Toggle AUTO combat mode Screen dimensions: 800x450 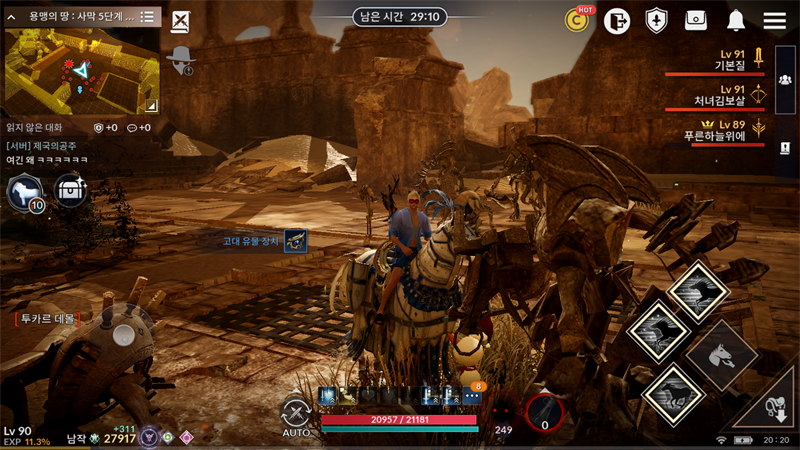[296, 417]
